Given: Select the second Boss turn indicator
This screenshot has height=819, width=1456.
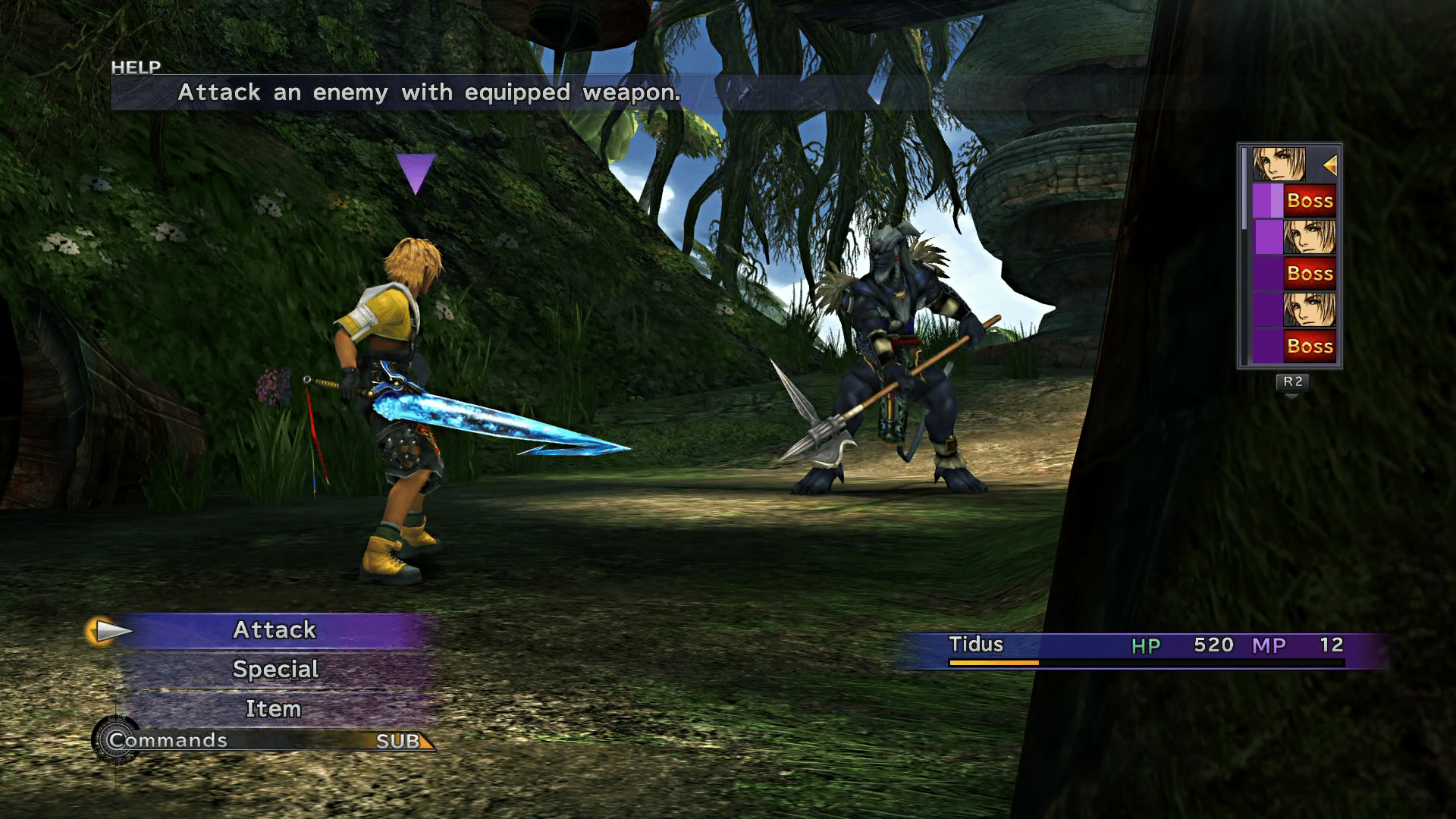Looking at the screenshot, I should [x=1310, y=273].
